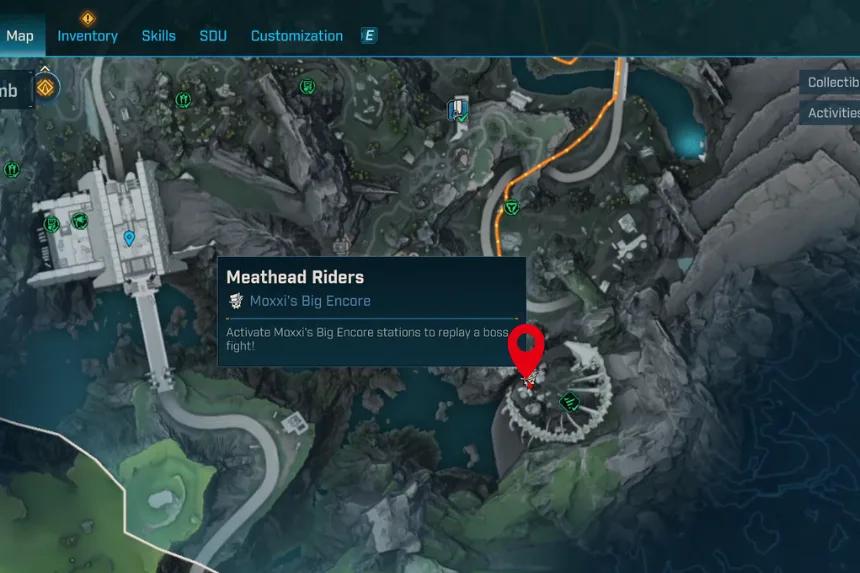
Task: Open the Activities map filter
Action: pos(832,113)
